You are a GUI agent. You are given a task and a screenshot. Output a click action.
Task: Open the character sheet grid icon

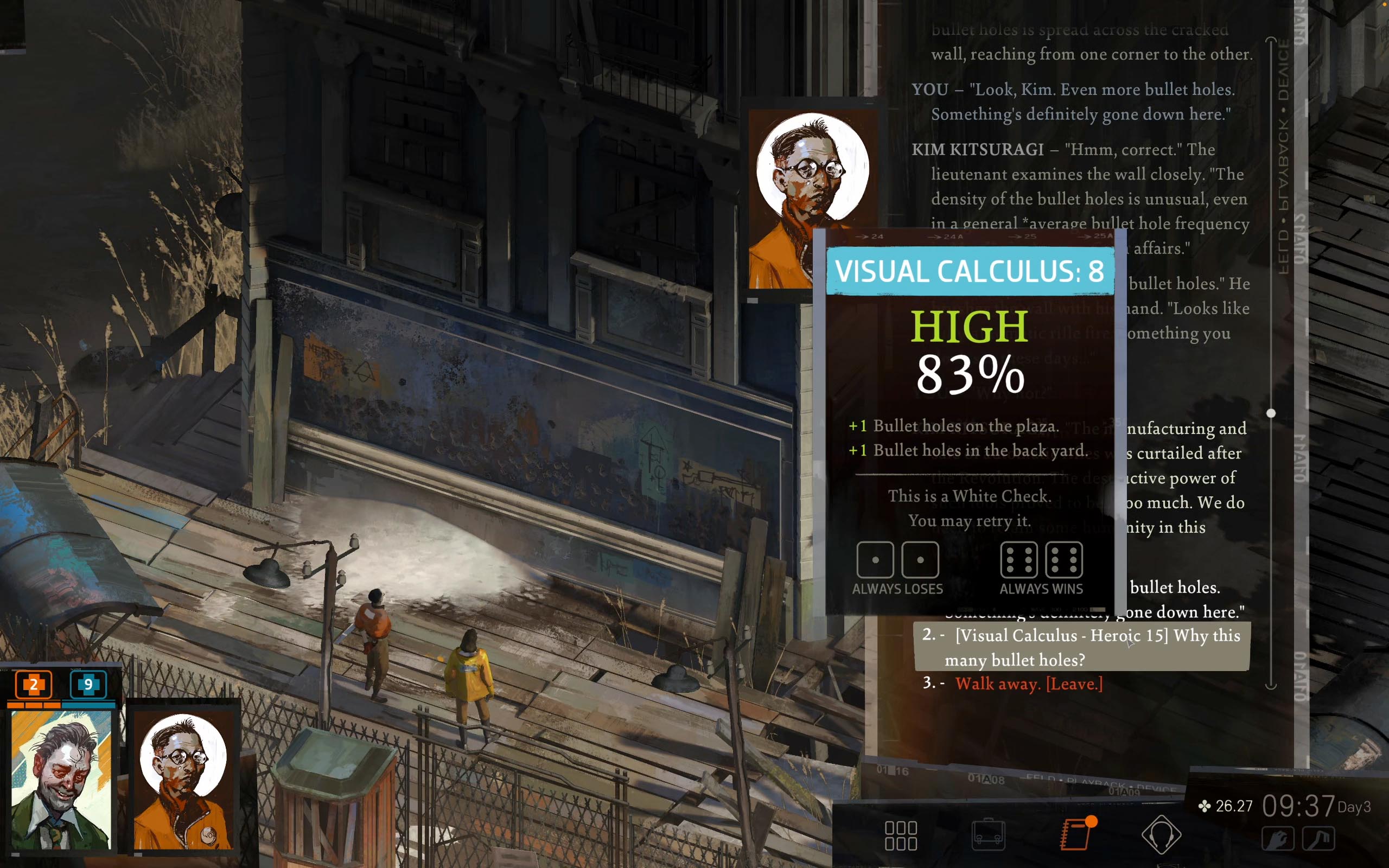[902, 837]
